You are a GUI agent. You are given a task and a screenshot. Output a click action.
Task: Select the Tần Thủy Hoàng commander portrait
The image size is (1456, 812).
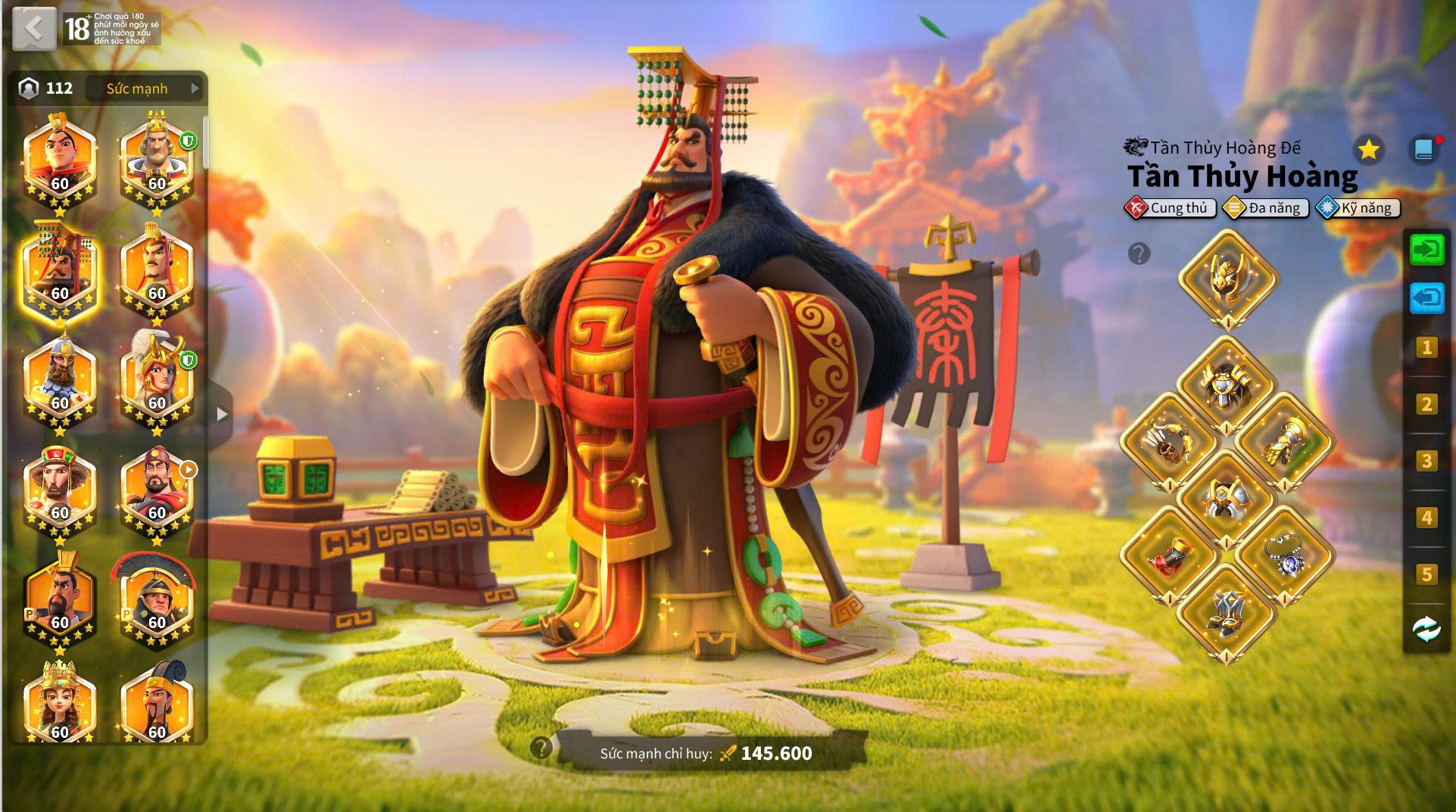(x=59, y=270)
